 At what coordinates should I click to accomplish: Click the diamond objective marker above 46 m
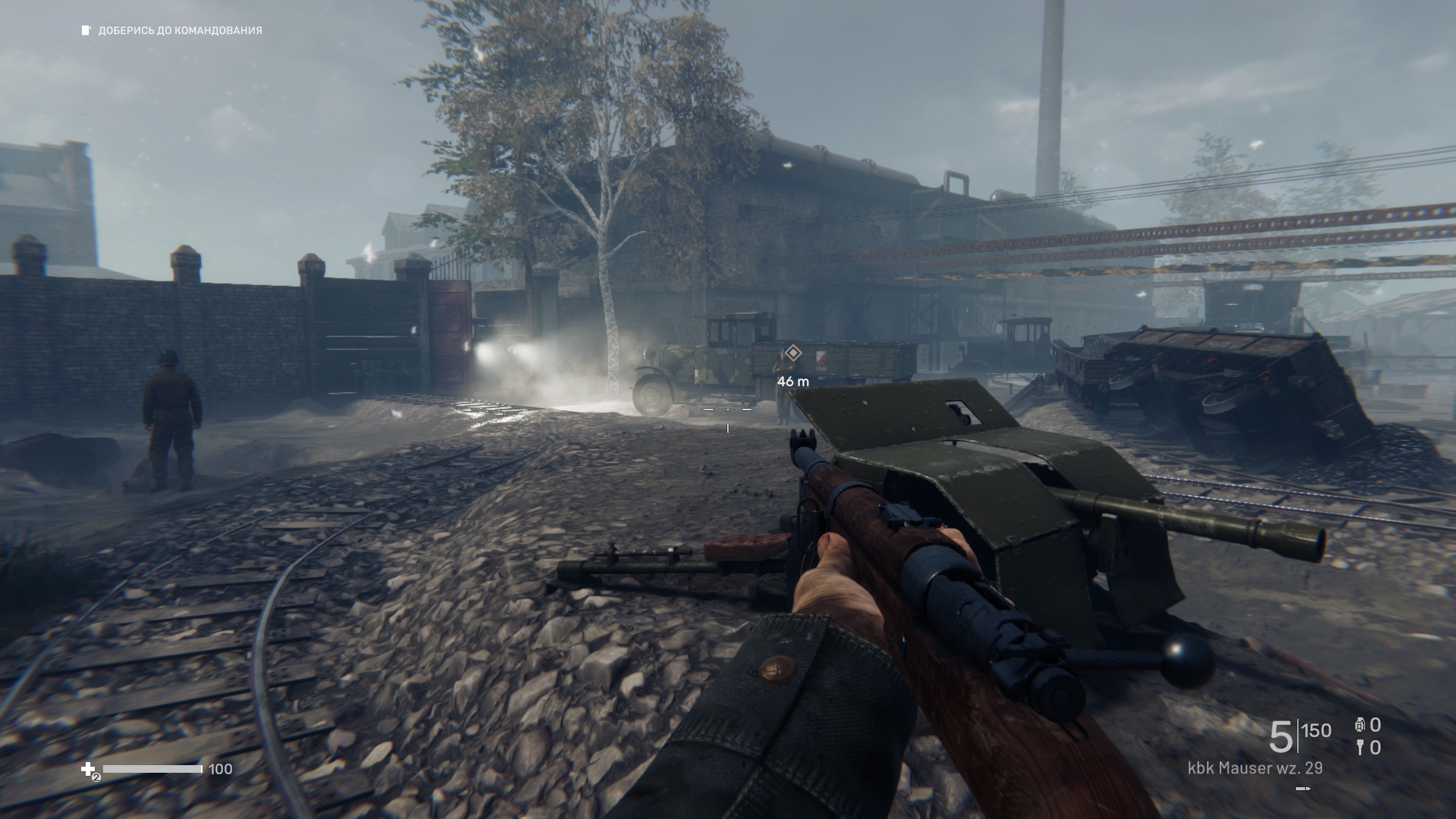[x=792, y=353]
